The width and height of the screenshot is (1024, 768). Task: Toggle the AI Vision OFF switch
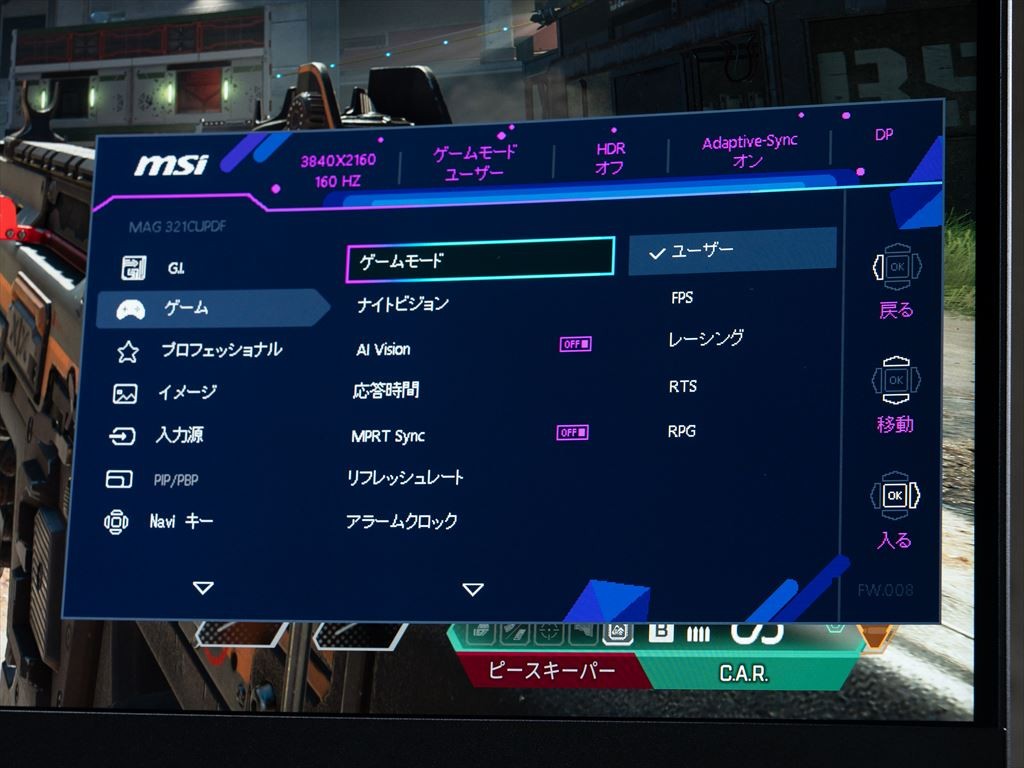point(575,345)
